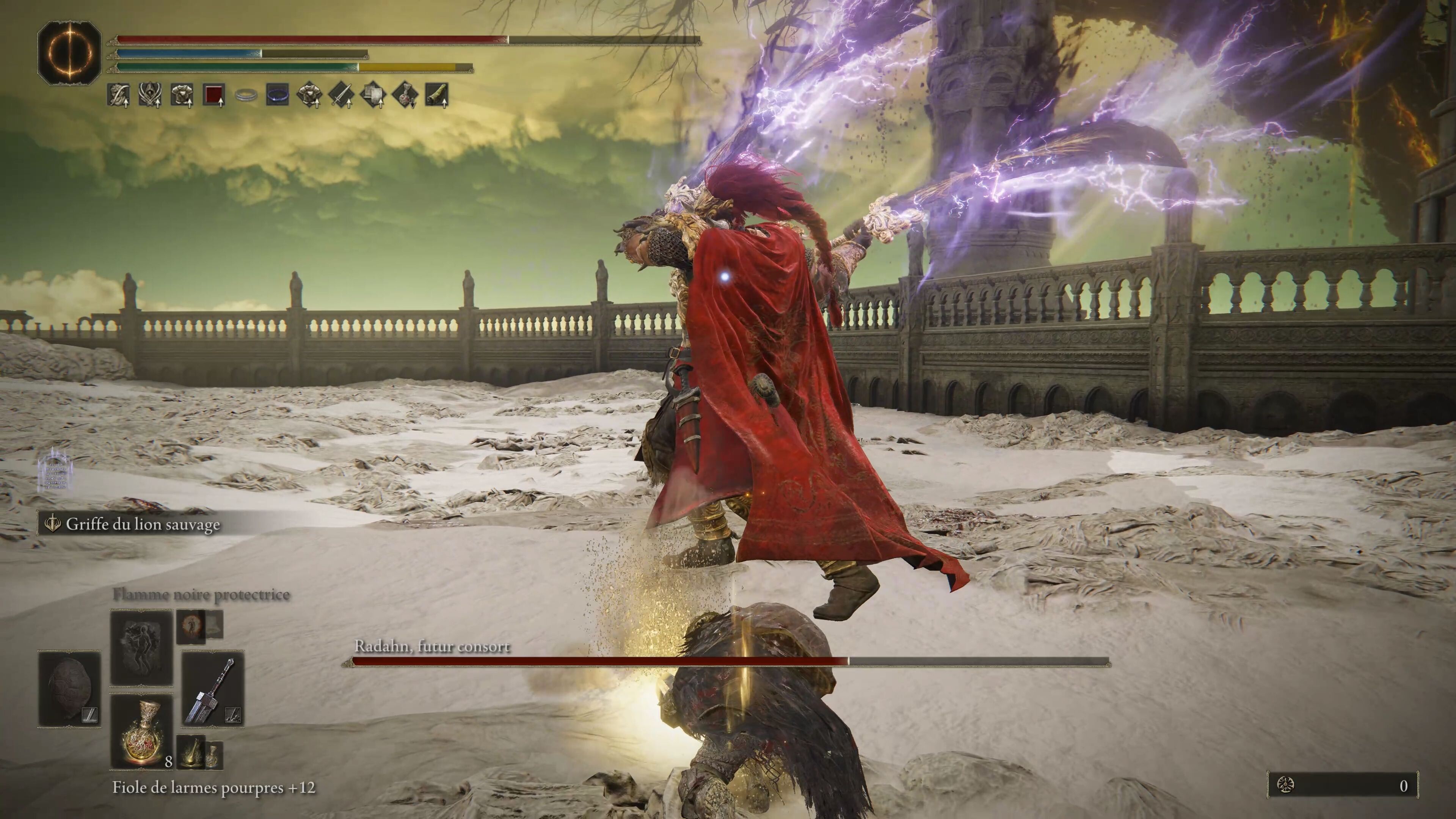The height and width of the screenshot is (819, 1456).
Task: Click the greatsword right-hand weapon slot
Action: coord(213,689)
